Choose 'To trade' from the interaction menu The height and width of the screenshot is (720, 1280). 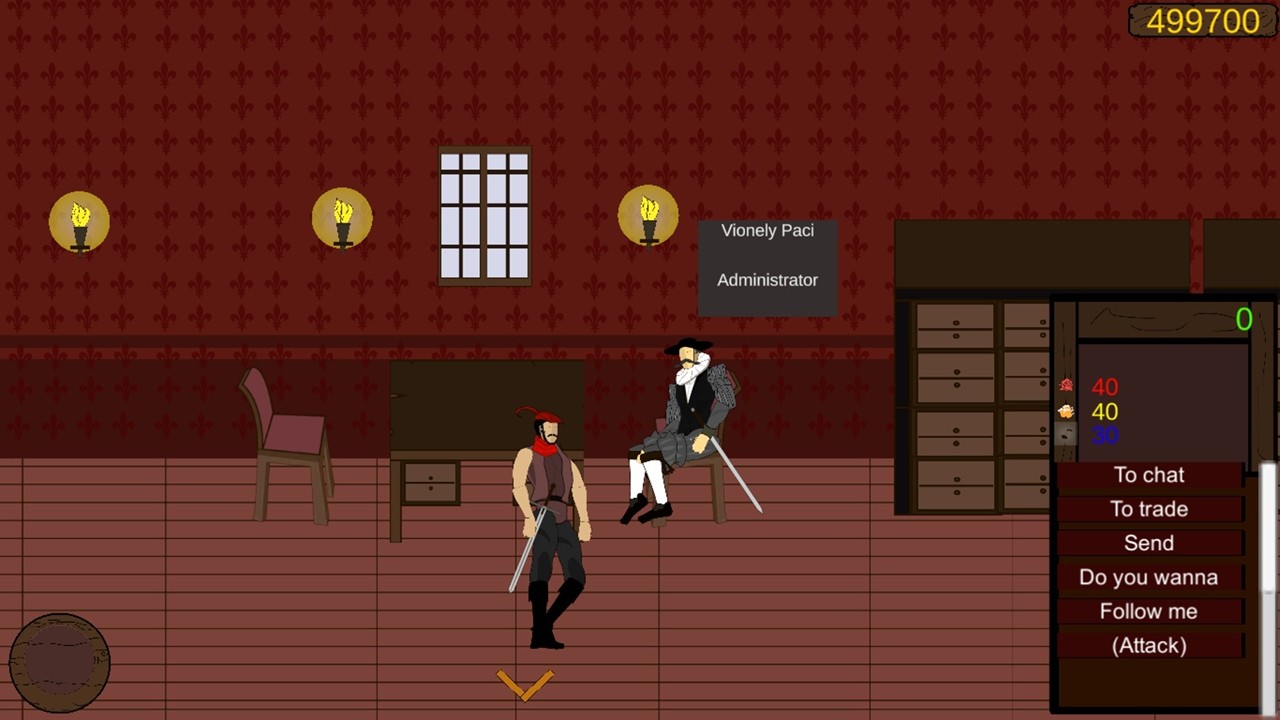1148,509
